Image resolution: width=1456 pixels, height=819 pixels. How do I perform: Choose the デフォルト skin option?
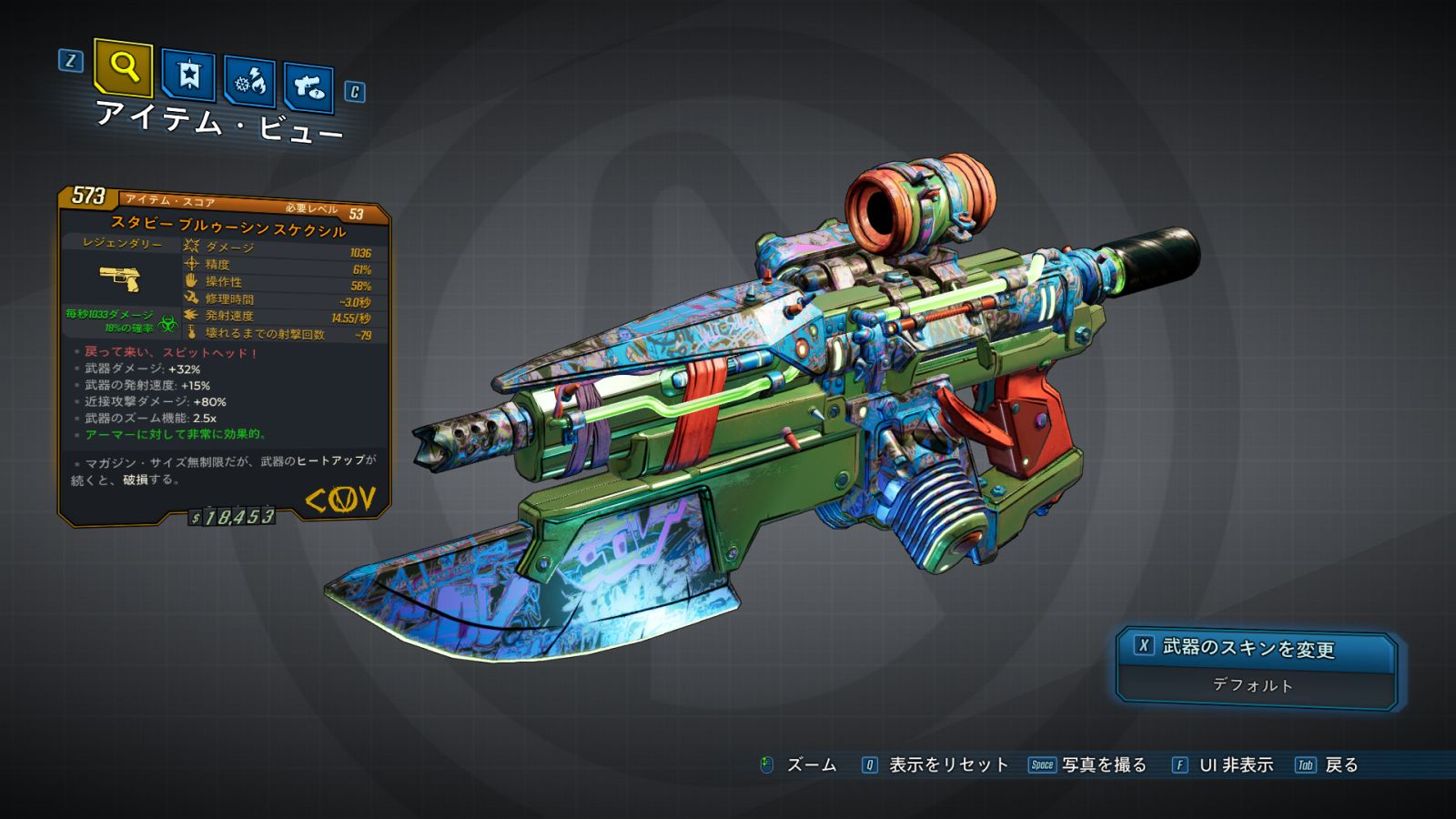tap(1254, 685)
